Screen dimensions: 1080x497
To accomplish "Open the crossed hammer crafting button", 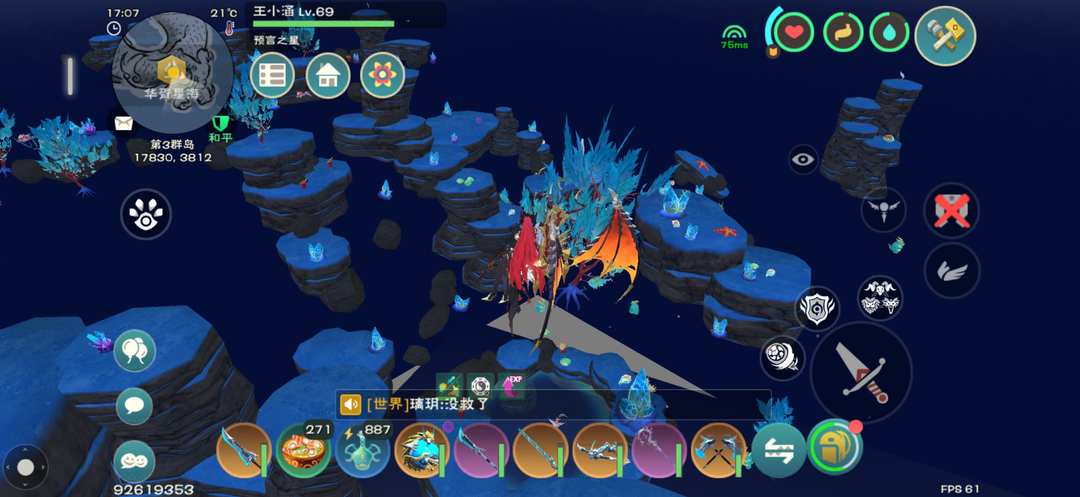I will (x=944, y=35).
